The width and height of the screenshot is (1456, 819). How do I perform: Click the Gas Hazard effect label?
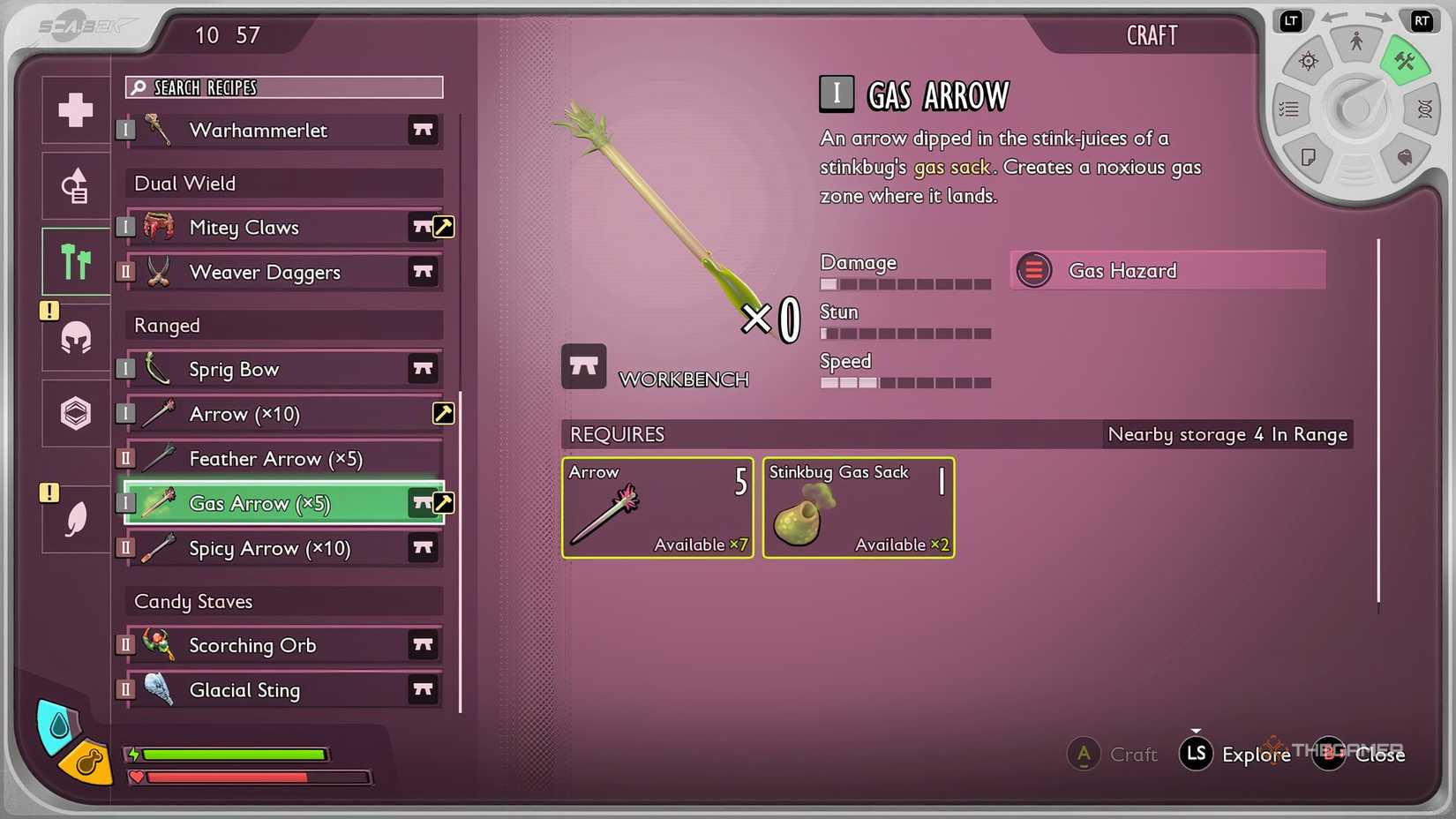(1122, 270)
